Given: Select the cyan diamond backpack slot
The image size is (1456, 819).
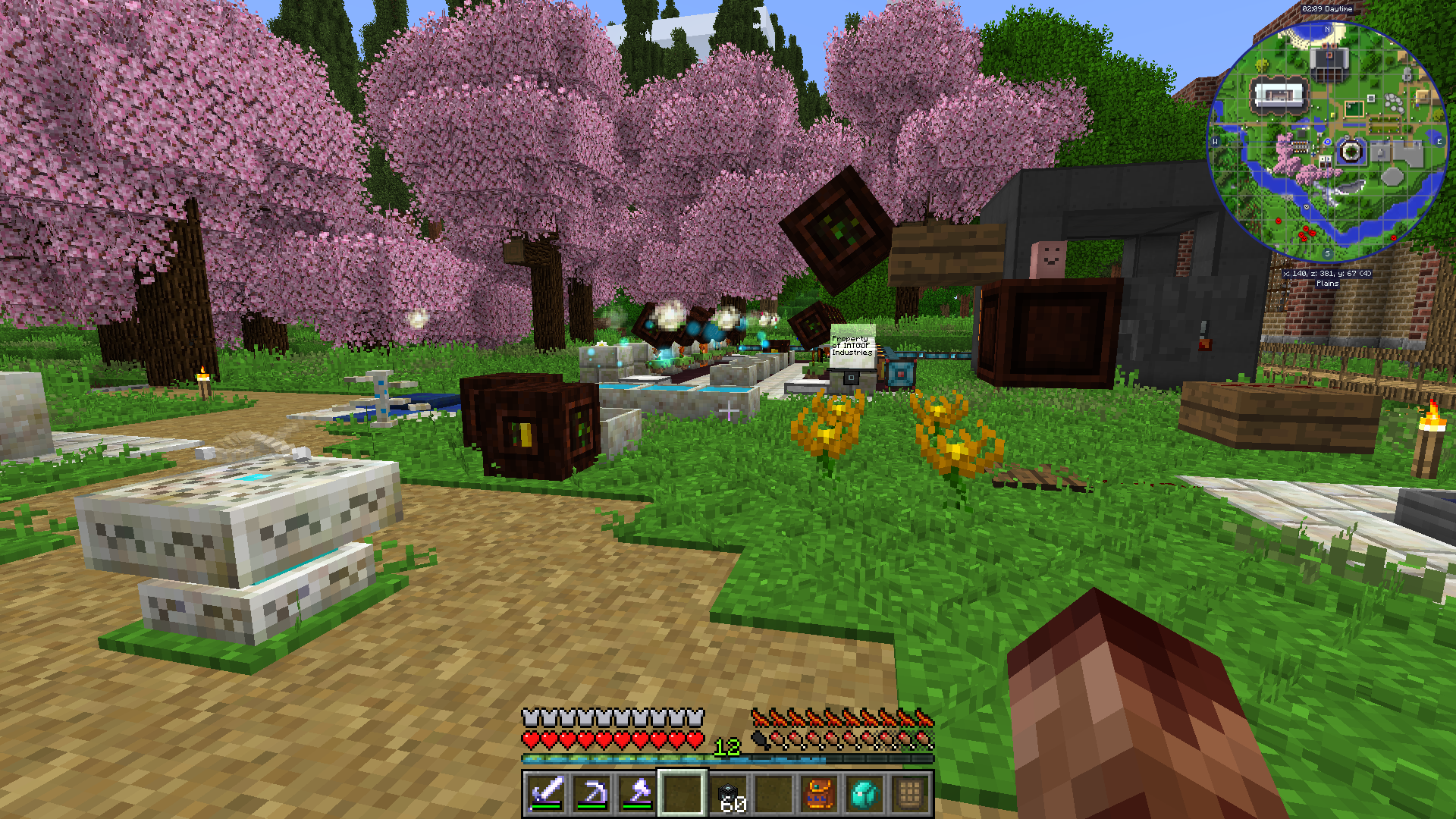Looking at the screenshot, I should pyautogui.click(x=864, y=794).
